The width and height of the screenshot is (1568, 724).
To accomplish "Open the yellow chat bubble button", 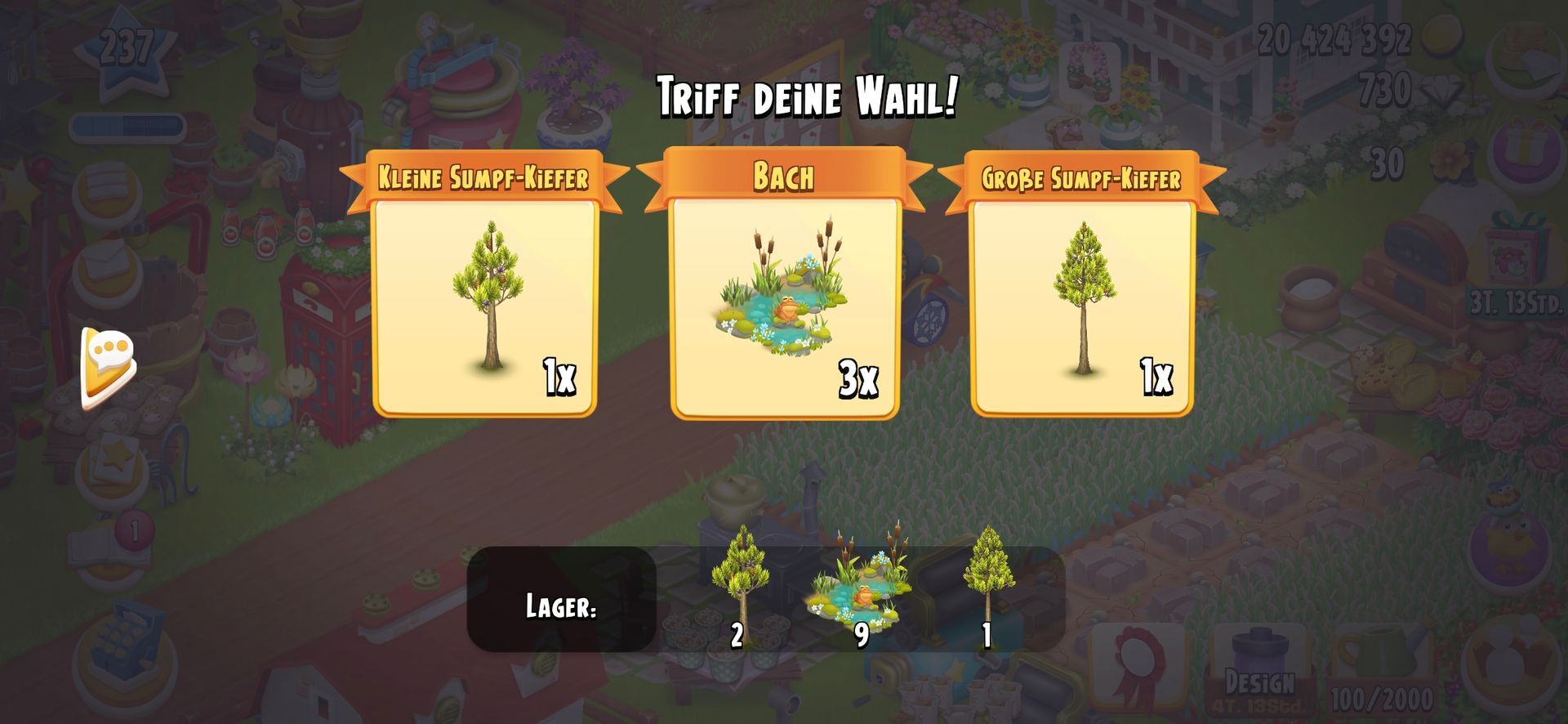I will [108, 367].
